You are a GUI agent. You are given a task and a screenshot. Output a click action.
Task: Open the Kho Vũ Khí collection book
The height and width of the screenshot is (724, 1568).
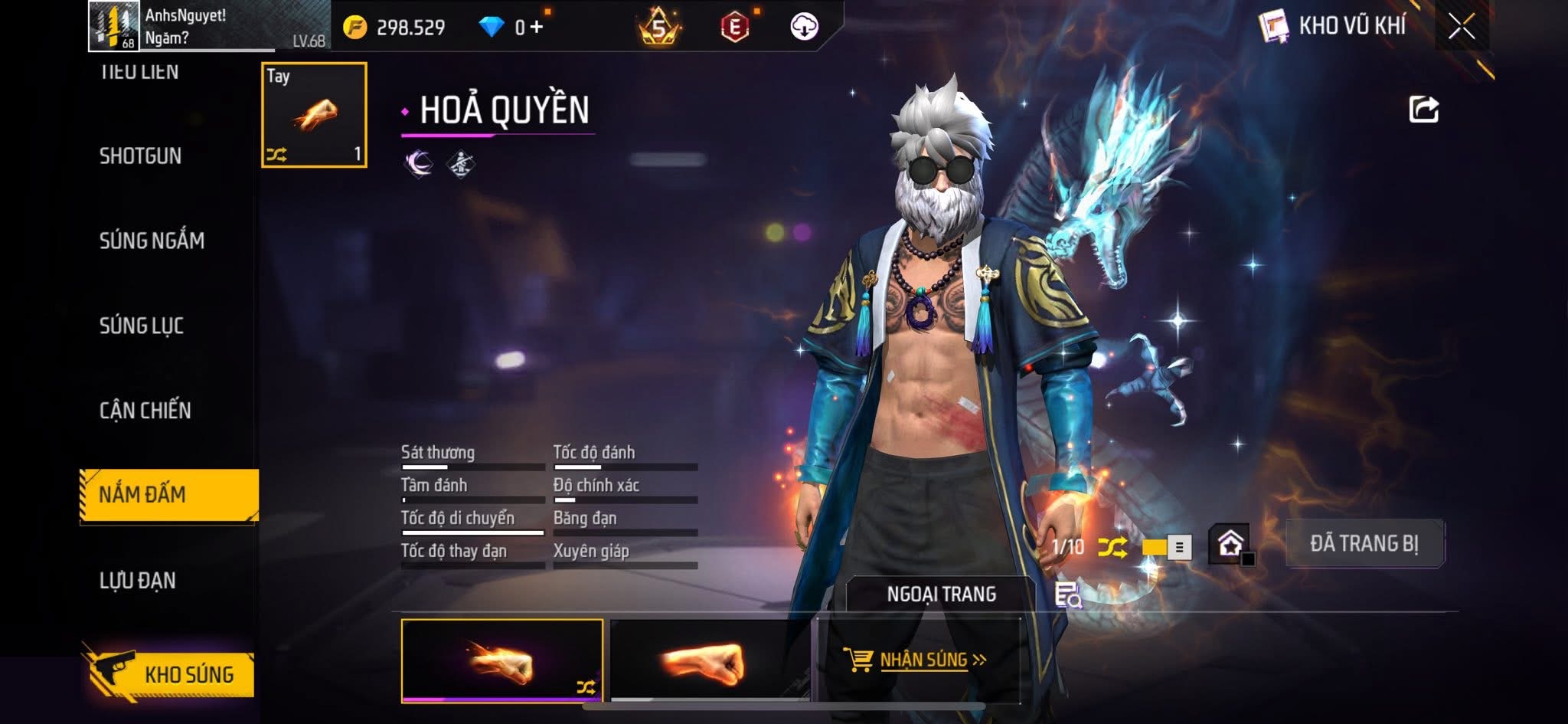(1334, 26)
